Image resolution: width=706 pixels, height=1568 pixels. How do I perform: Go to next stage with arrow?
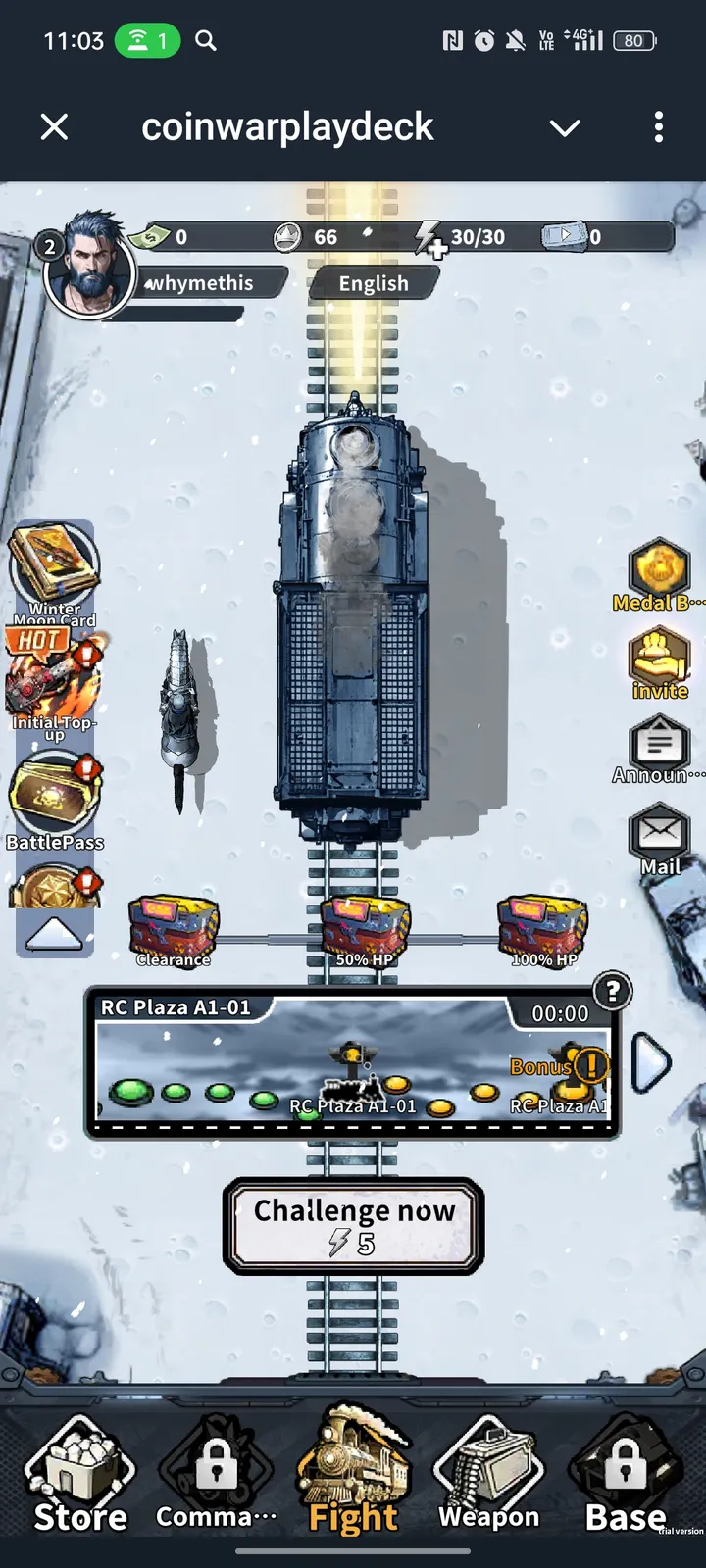(x=650, y=1062)
